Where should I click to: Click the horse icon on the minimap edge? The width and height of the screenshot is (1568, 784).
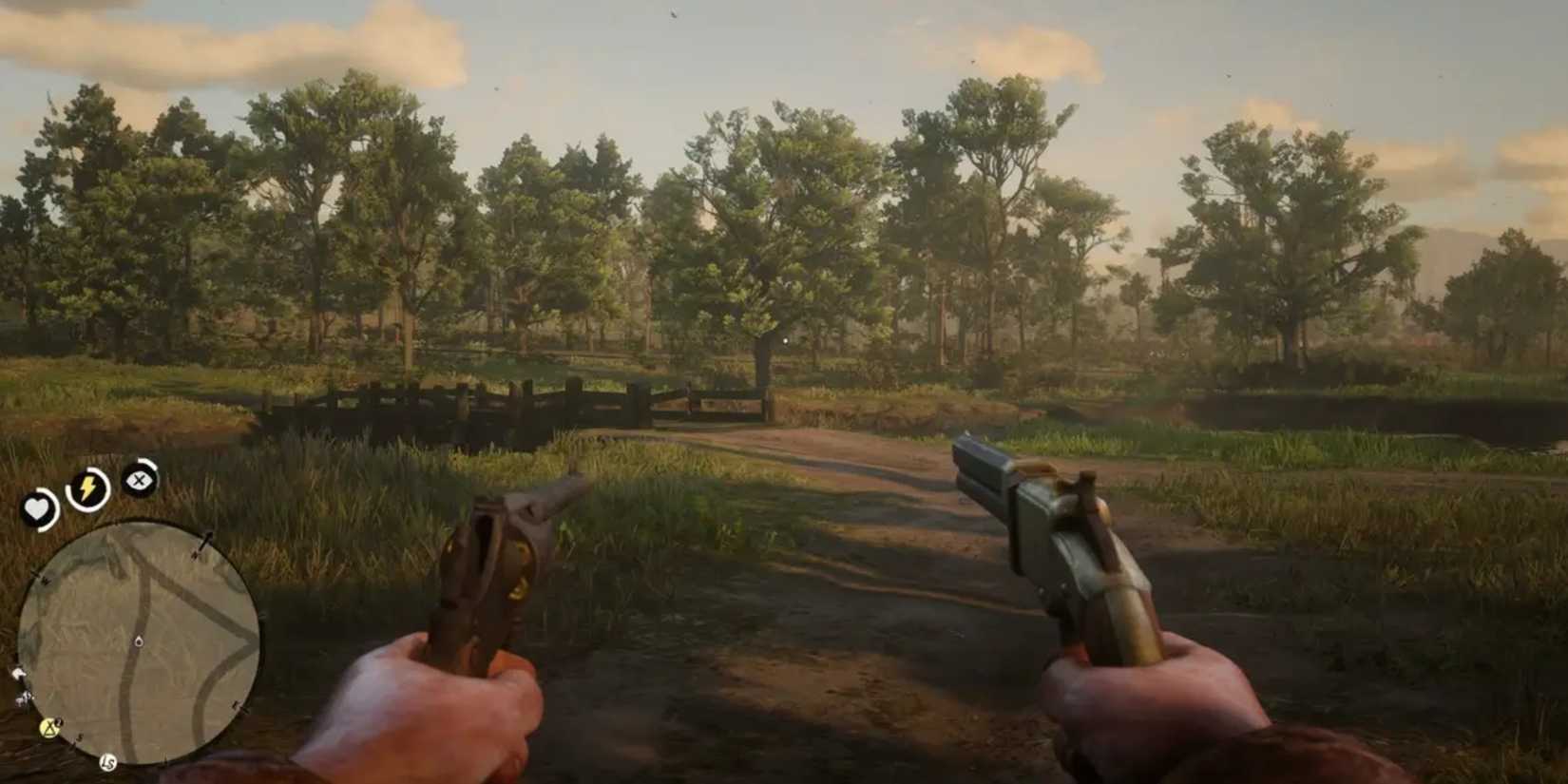click(x=20, y=673)
